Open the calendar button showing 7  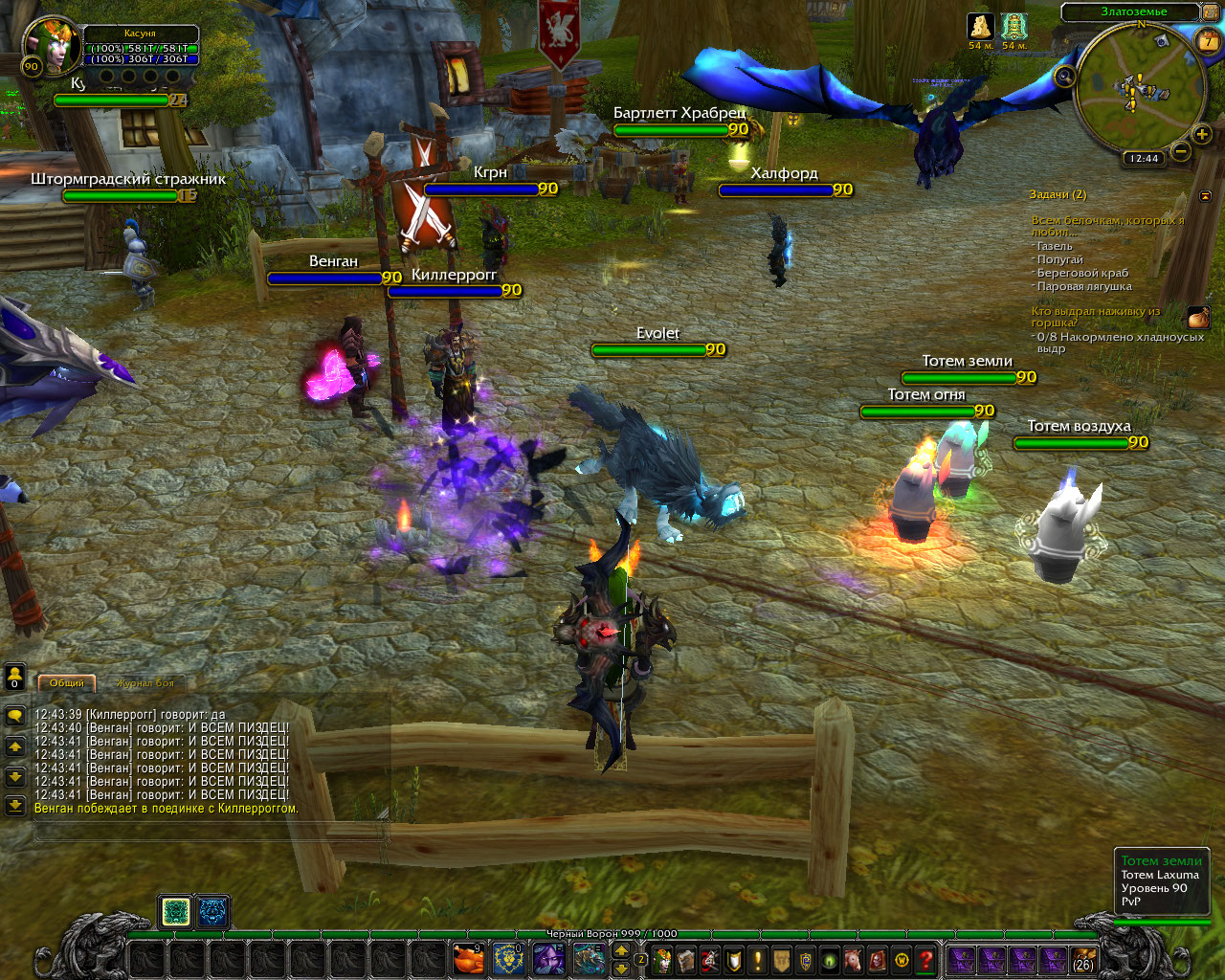click(1210, 41)
